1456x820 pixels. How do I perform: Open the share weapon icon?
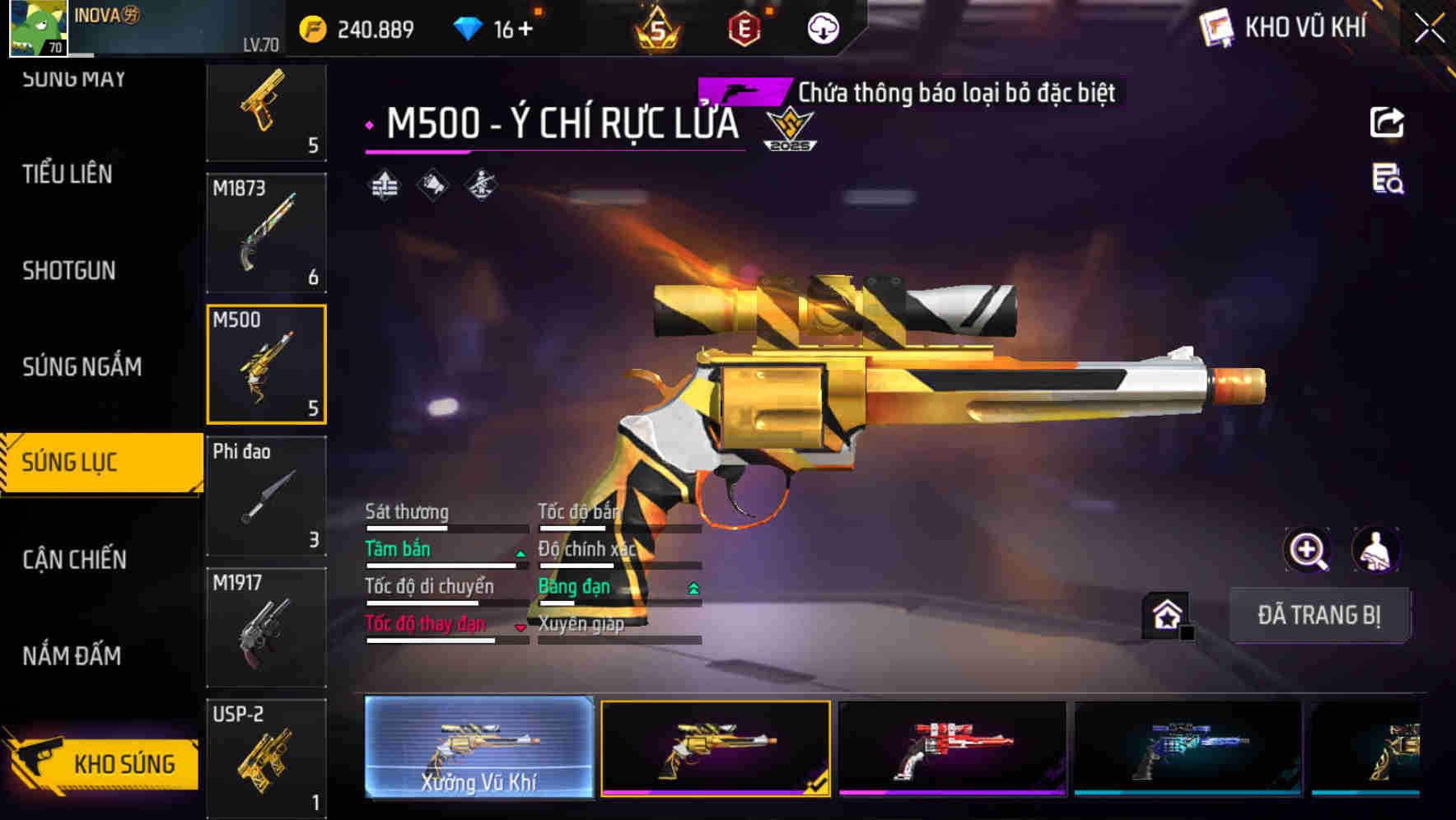[1388, 122]
